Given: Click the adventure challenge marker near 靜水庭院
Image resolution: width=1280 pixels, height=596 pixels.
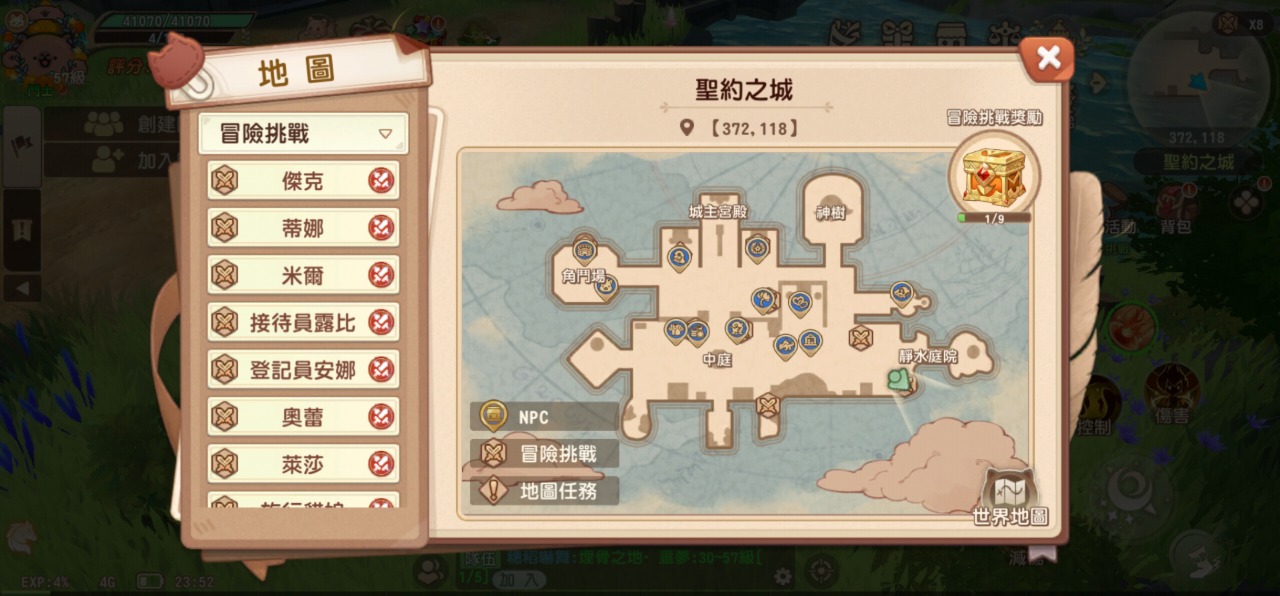Looking at the screenshot, I should click(861, 338).
